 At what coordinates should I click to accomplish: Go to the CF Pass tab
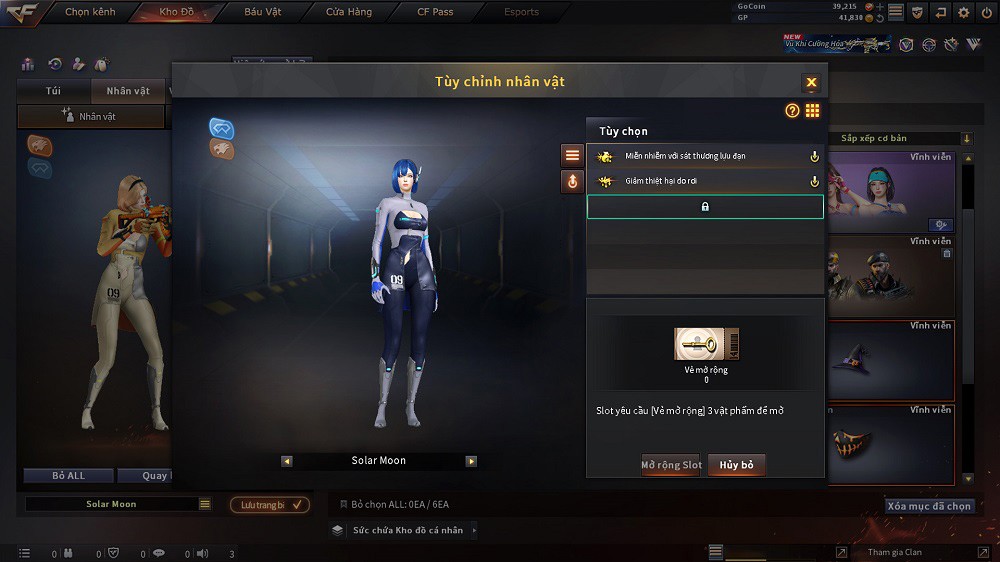tap(435, 12)
